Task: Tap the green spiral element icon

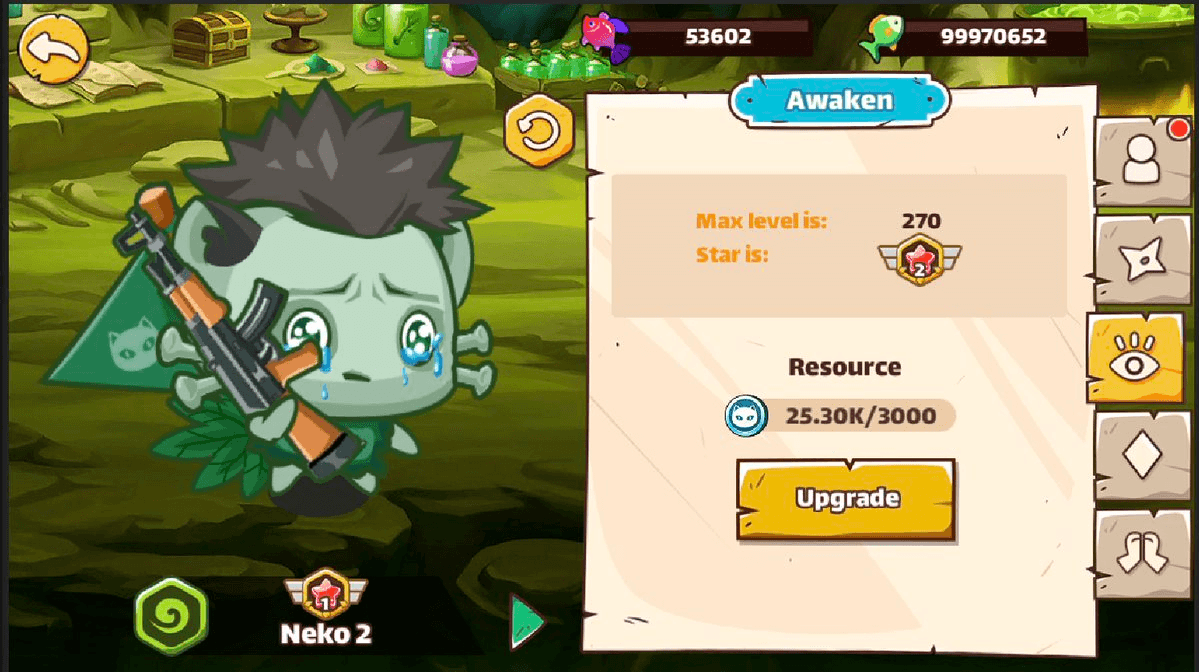Action: click(171, 615)
